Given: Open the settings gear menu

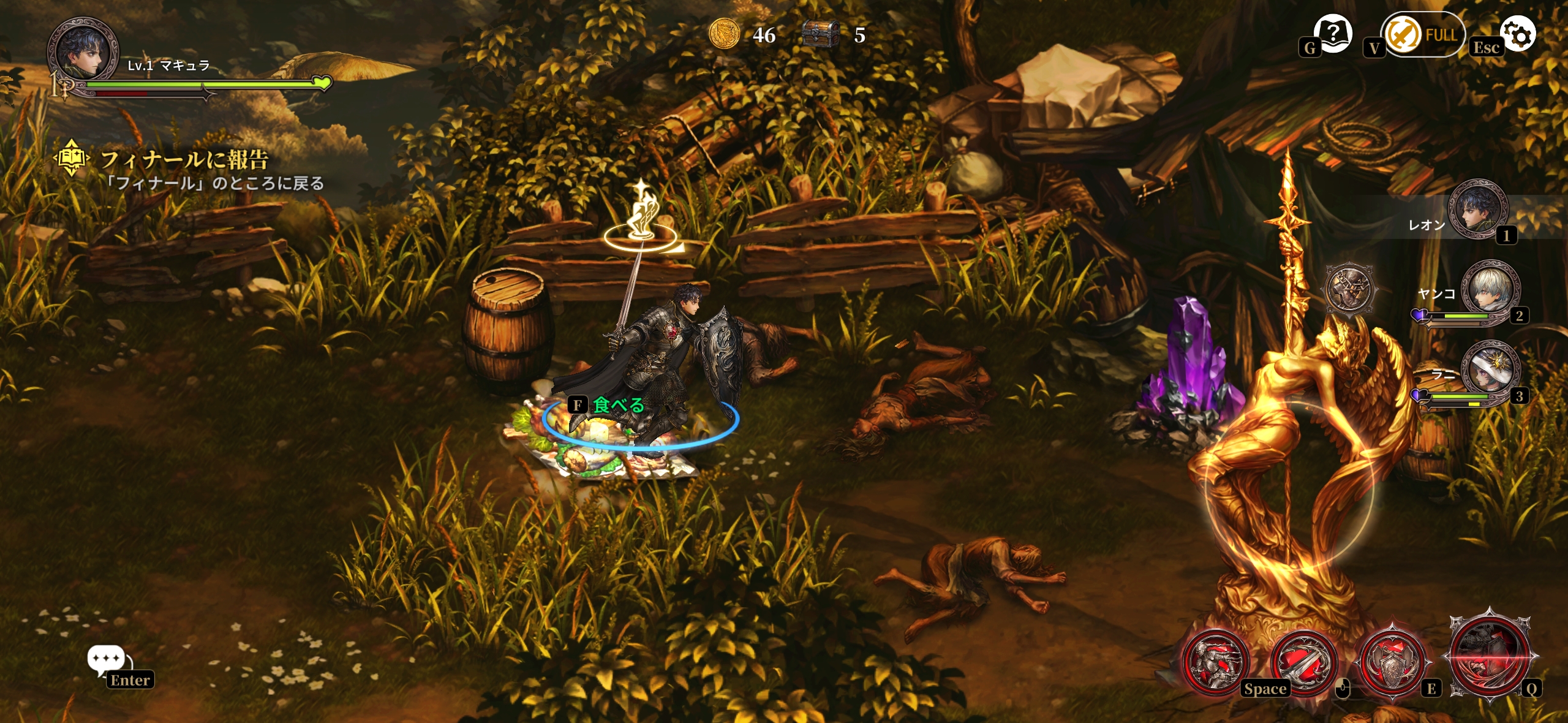Looking at the screenshot, I should 1518,34.
